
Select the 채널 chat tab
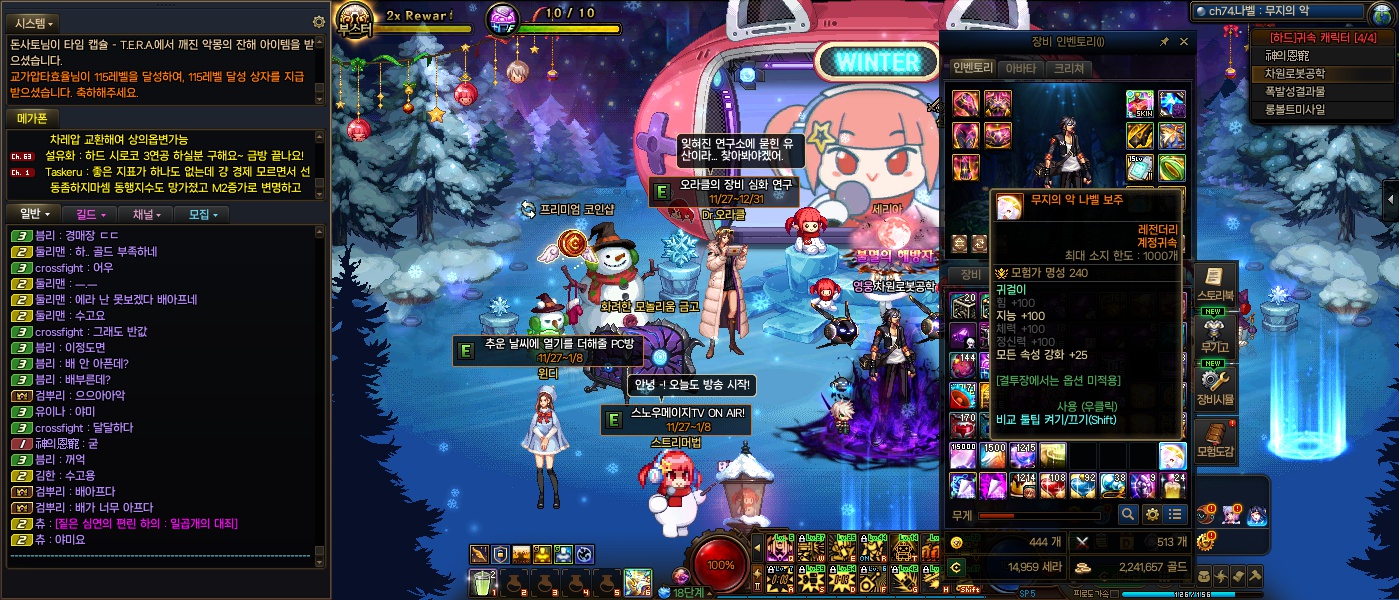145,214
